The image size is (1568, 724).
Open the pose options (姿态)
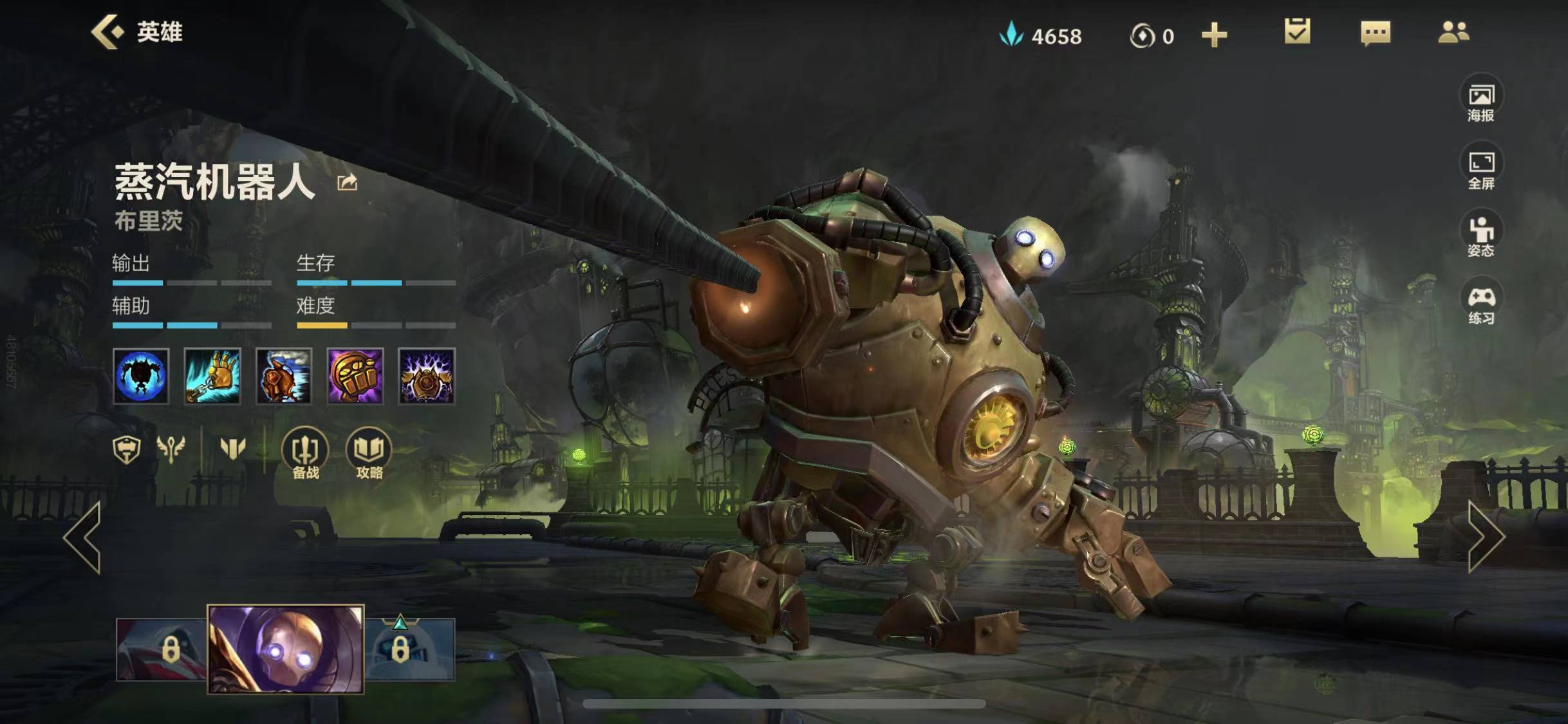click(x=1480, y=236)
